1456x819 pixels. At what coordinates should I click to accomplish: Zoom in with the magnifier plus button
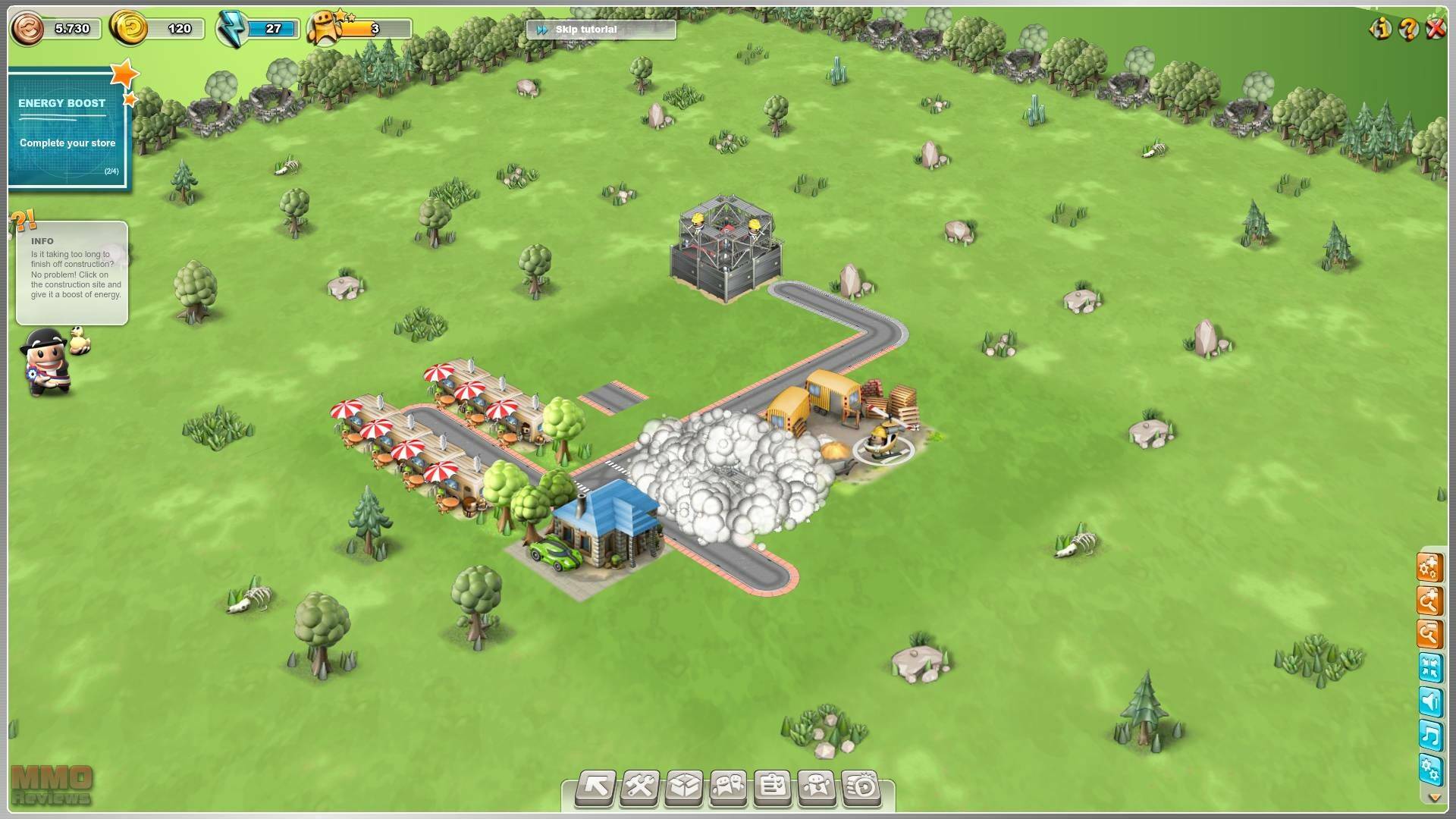coord(1429,602)
